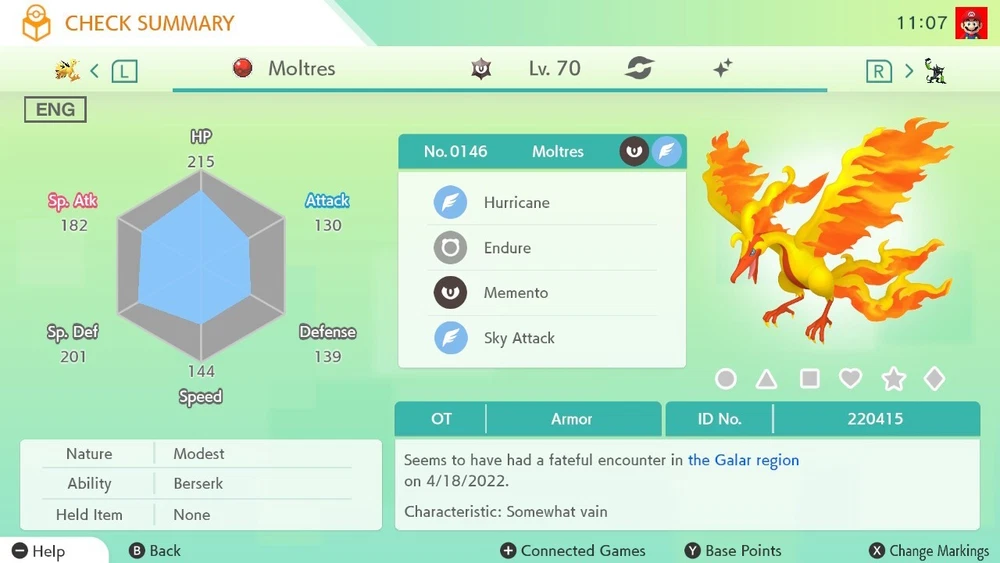This screenshot has height=563, width=1000.
Task: Click the ENG language tag
Action: tap(55, 110)
